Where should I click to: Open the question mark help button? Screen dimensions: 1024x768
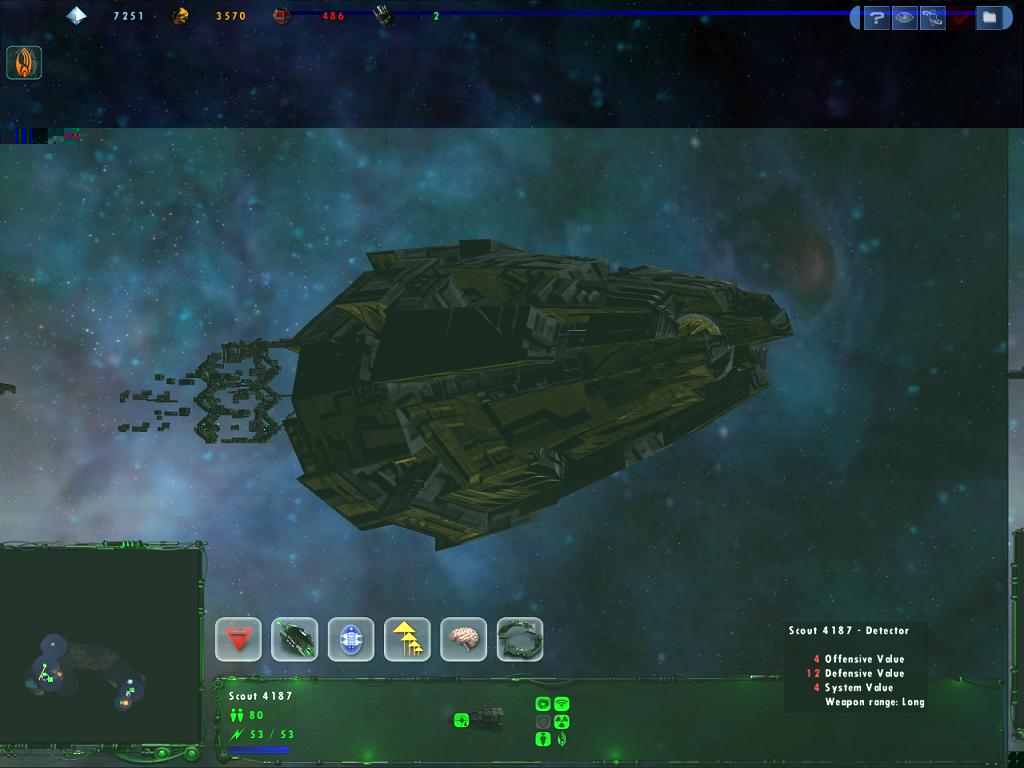[x=877, y=17]
